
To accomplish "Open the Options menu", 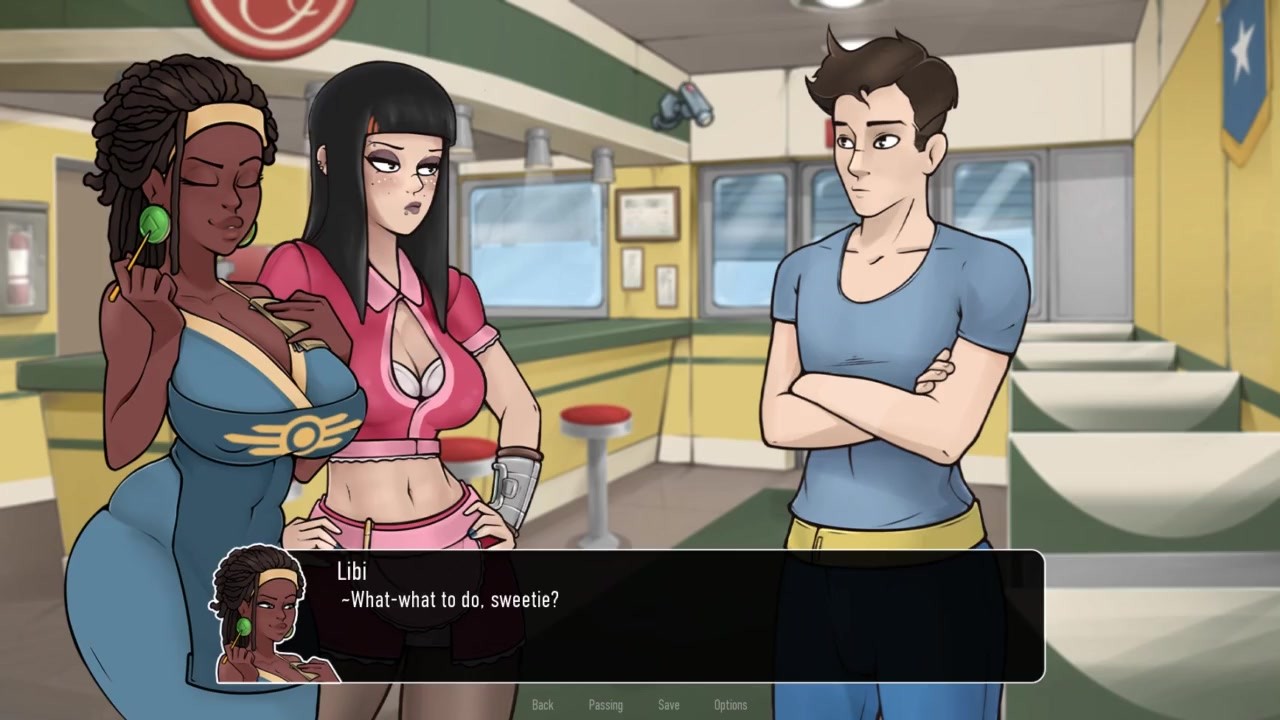I will coord(730,705).
